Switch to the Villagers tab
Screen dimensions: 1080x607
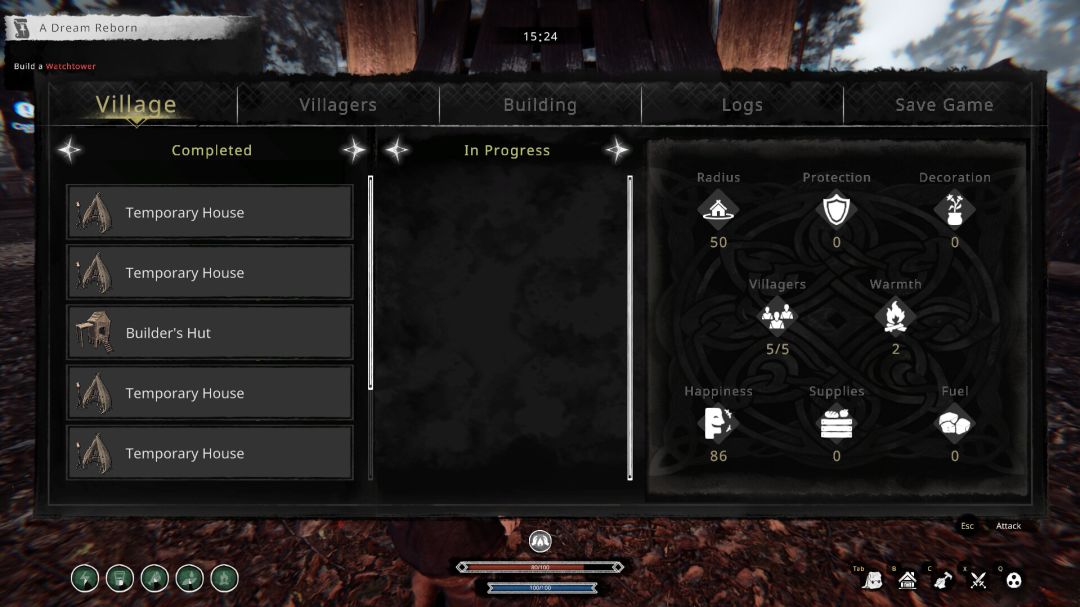[x=338, y=105]
